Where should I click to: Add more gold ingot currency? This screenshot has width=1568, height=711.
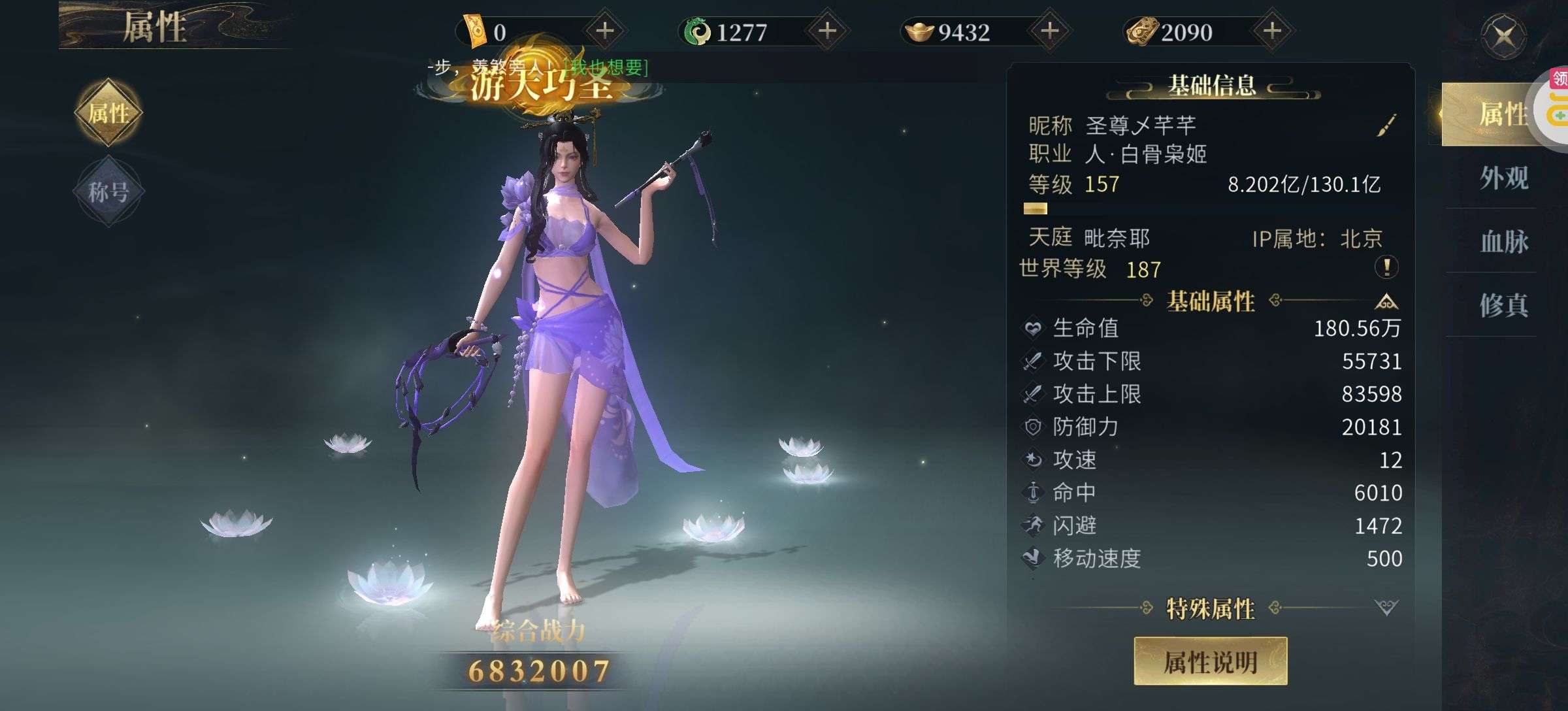[1049, 31]
